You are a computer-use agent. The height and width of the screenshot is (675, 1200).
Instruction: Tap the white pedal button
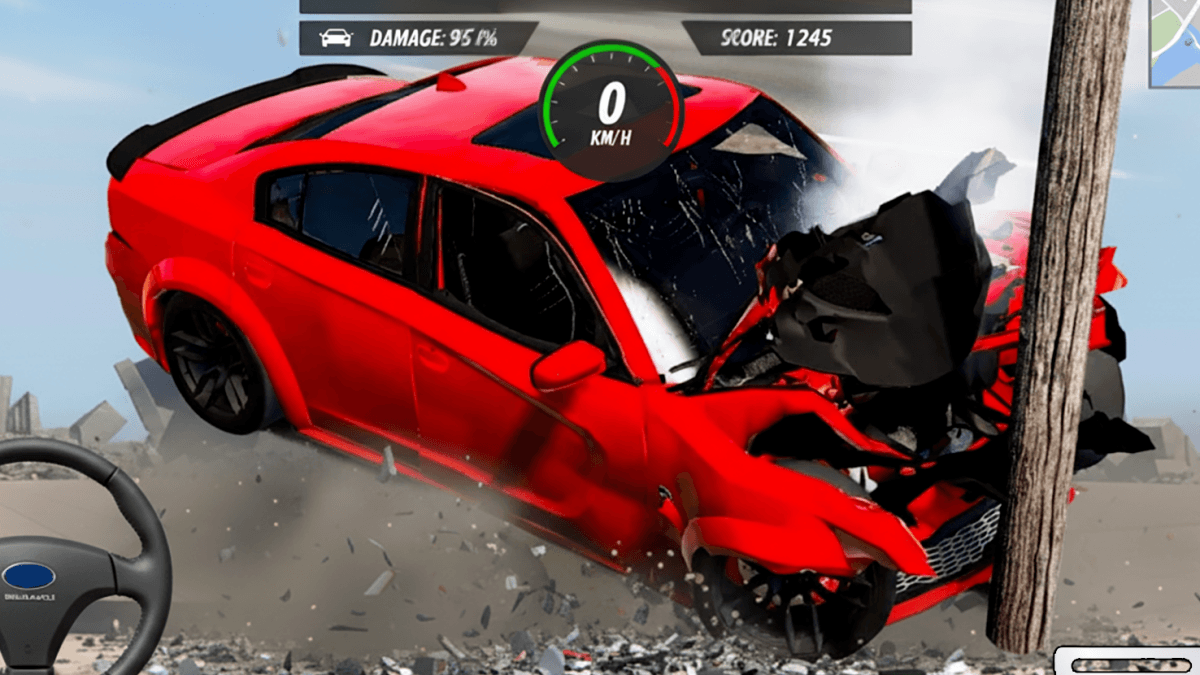[1128, 662]
